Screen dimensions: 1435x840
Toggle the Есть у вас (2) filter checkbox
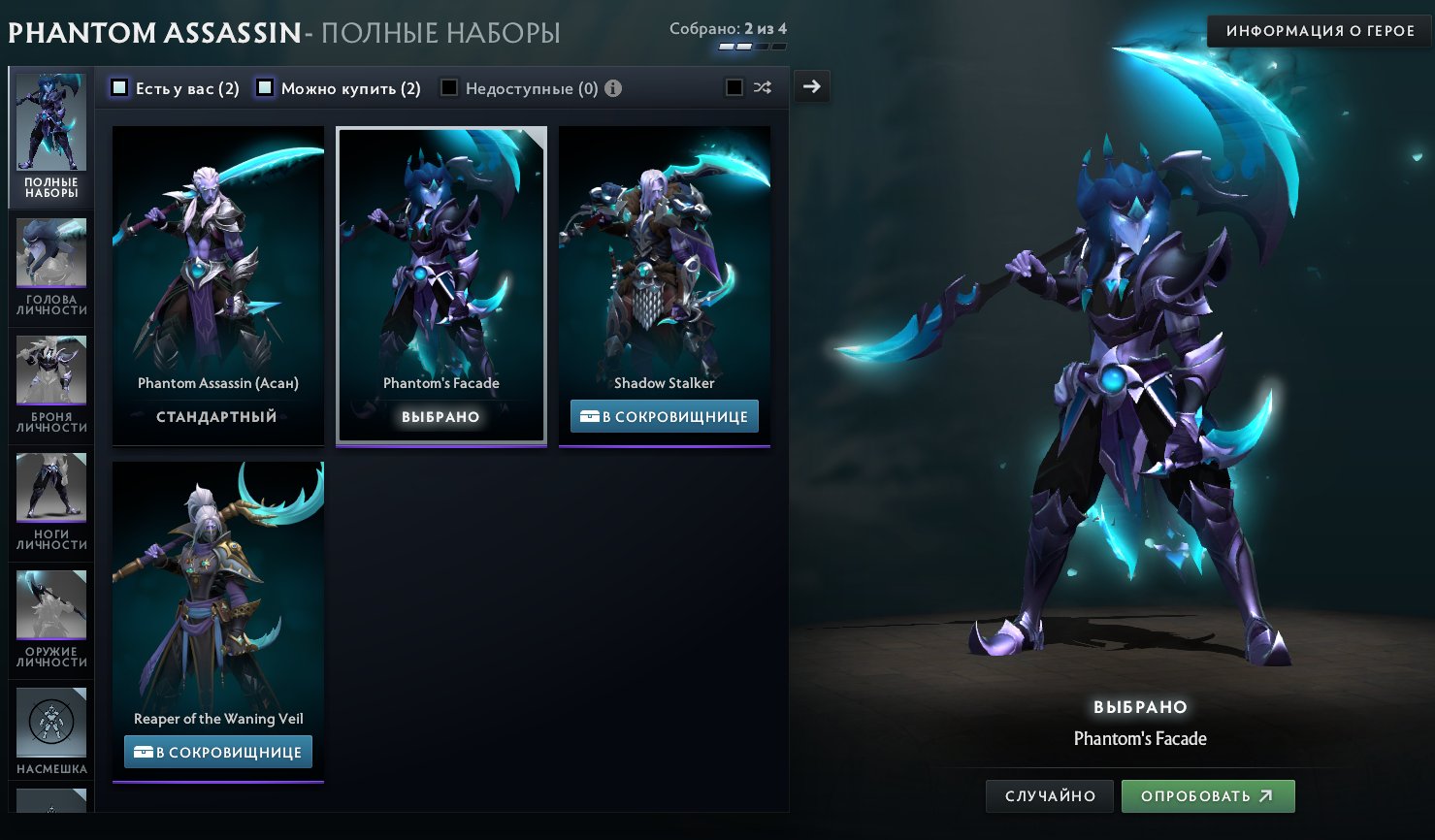(119, 87)
